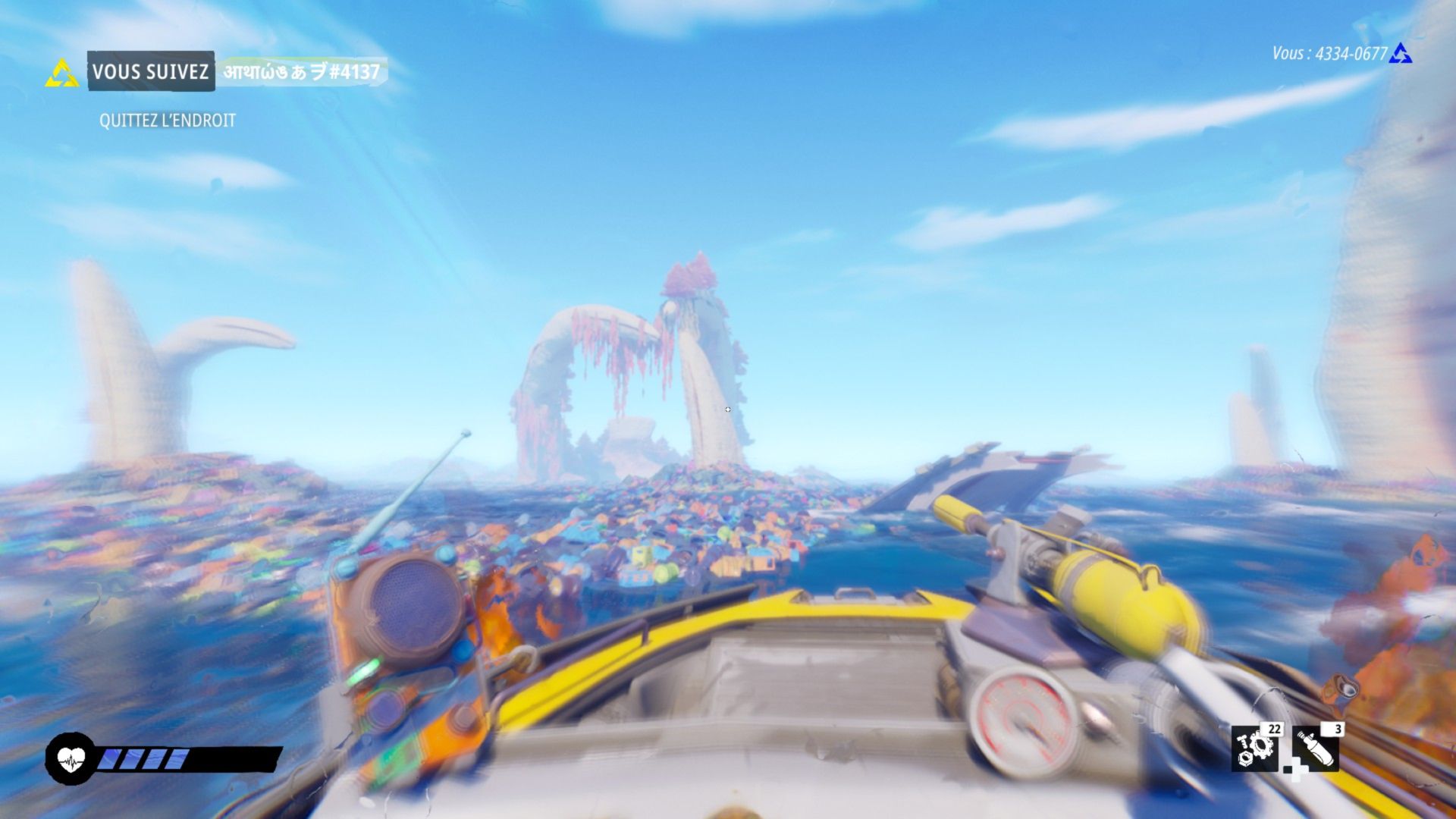Select the gears and bolts scrap slot
The image size is (1456, 819).
pyautogui.click(x=1254, y=748)
